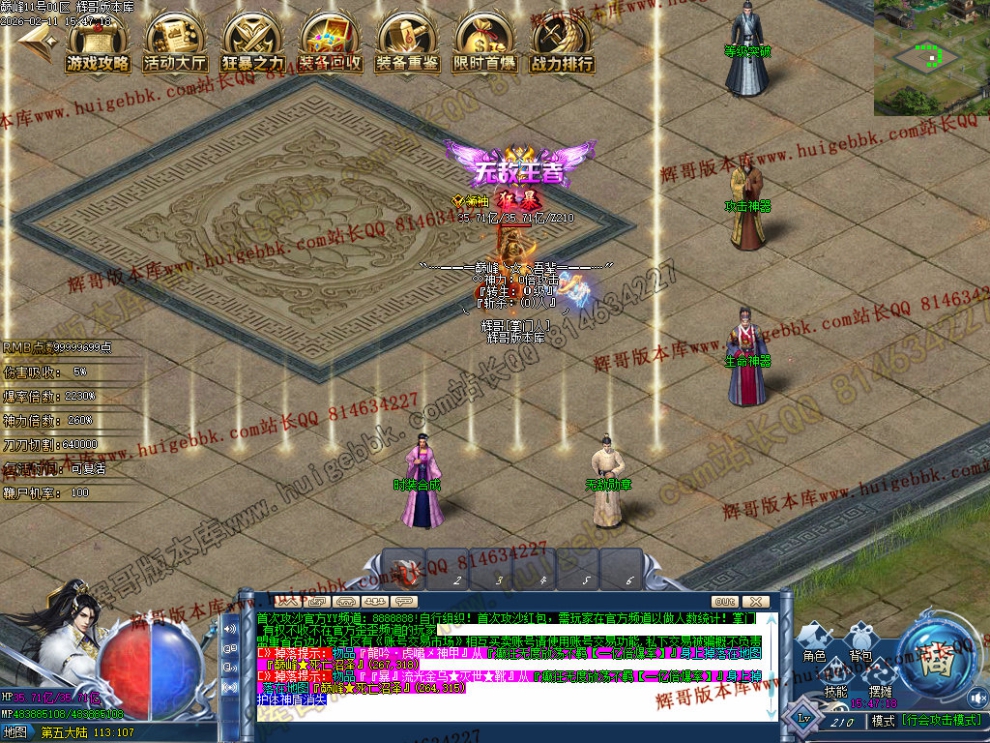Screen dimensions: 990x743
Task: Open the 限时首爆 limited-time first drop menu
Action: tap(484, 45)
